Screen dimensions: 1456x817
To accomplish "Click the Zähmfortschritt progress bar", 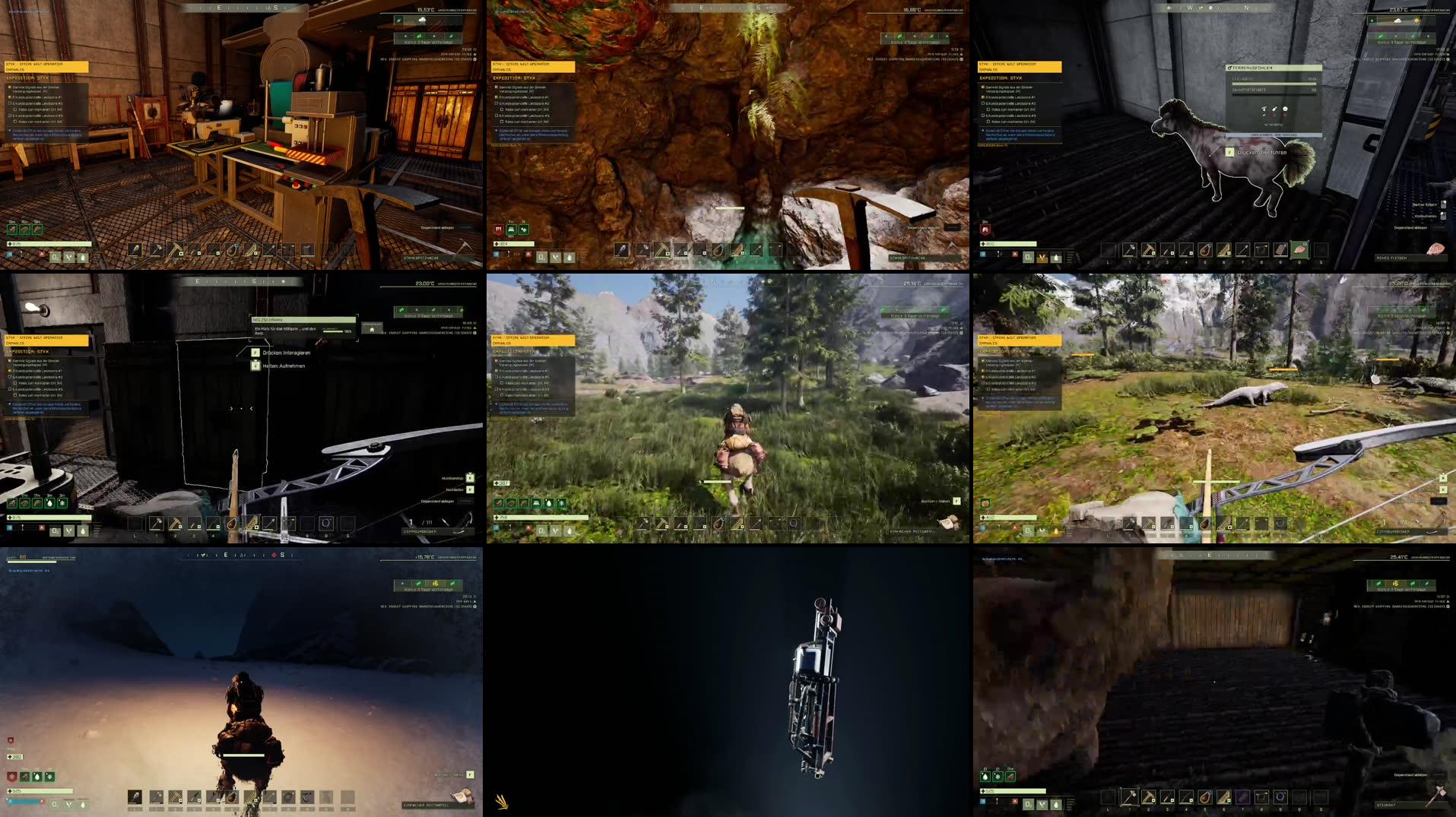I will point(1274,94).
